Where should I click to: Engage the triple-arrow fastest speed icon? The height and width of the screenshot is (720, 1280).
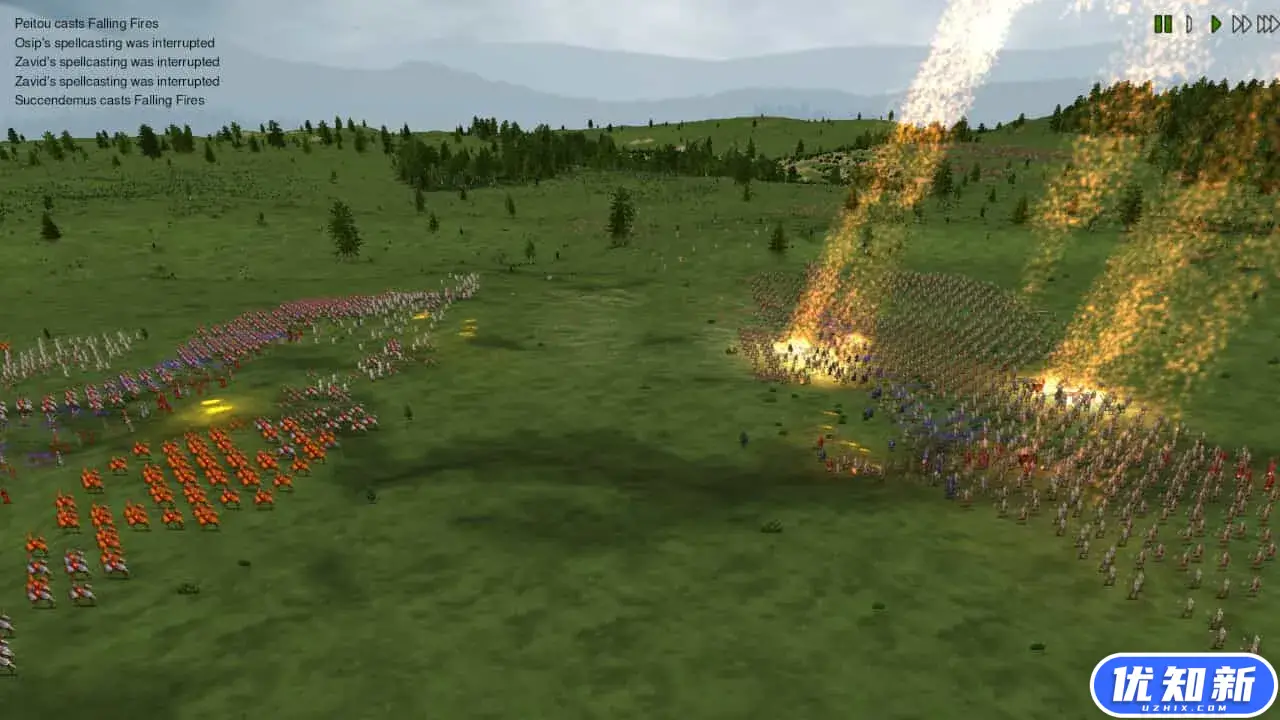1265,24
